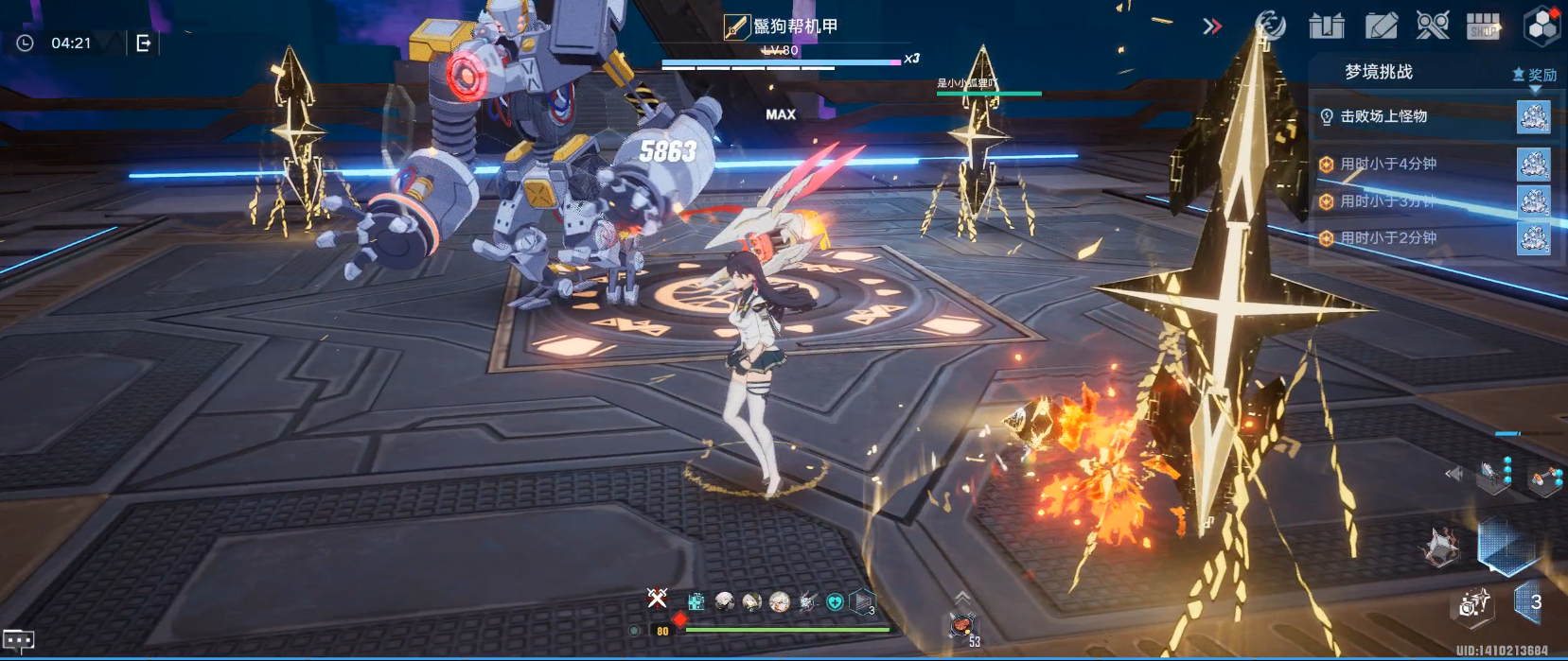This screenshot has height=661, width=1568.
Task: View the reward for 用时小于4分钟
Action: pos(1533,165)
